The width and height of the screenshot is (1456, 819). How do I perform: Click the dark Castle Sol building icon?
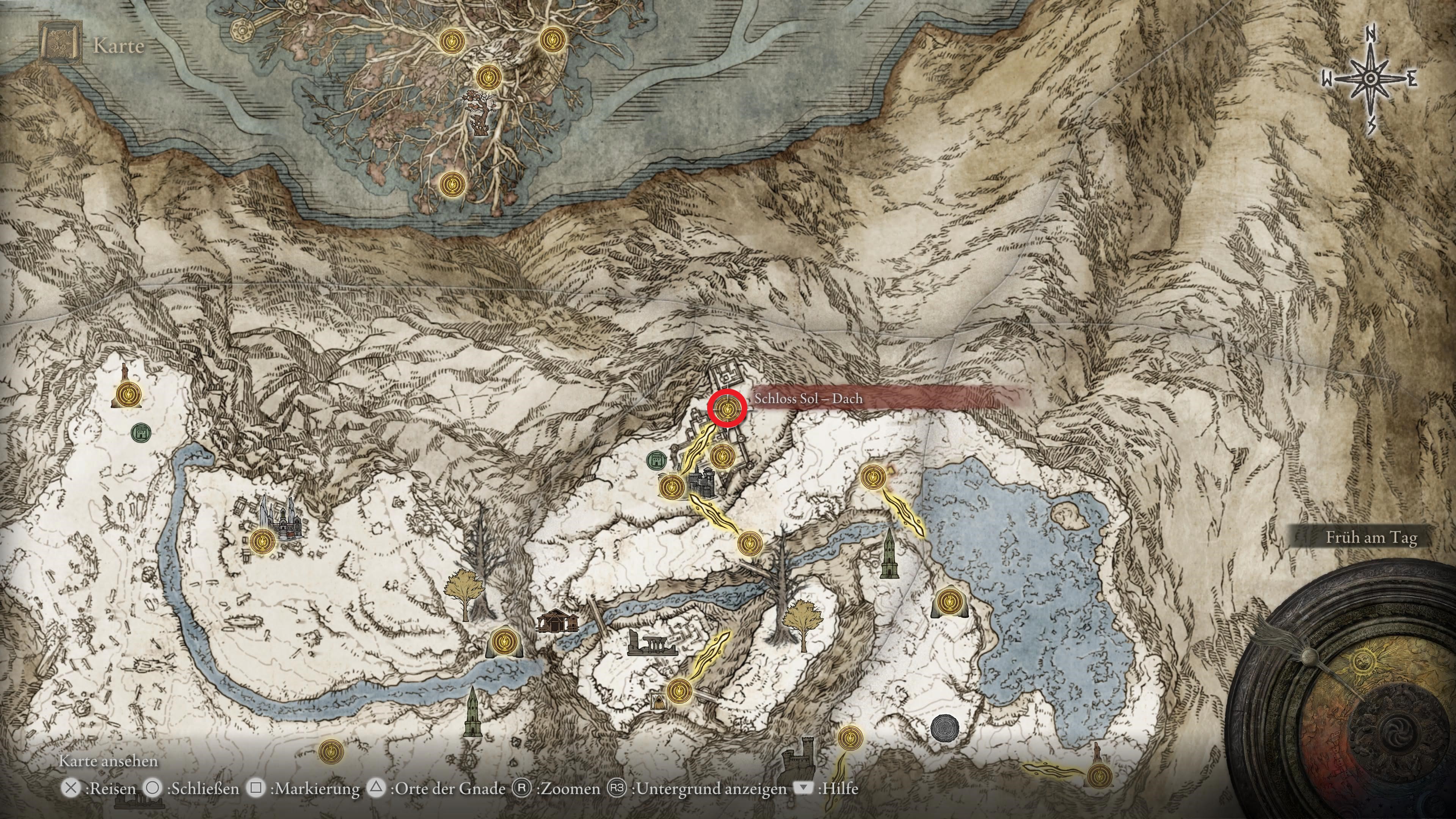coord(701,482)
